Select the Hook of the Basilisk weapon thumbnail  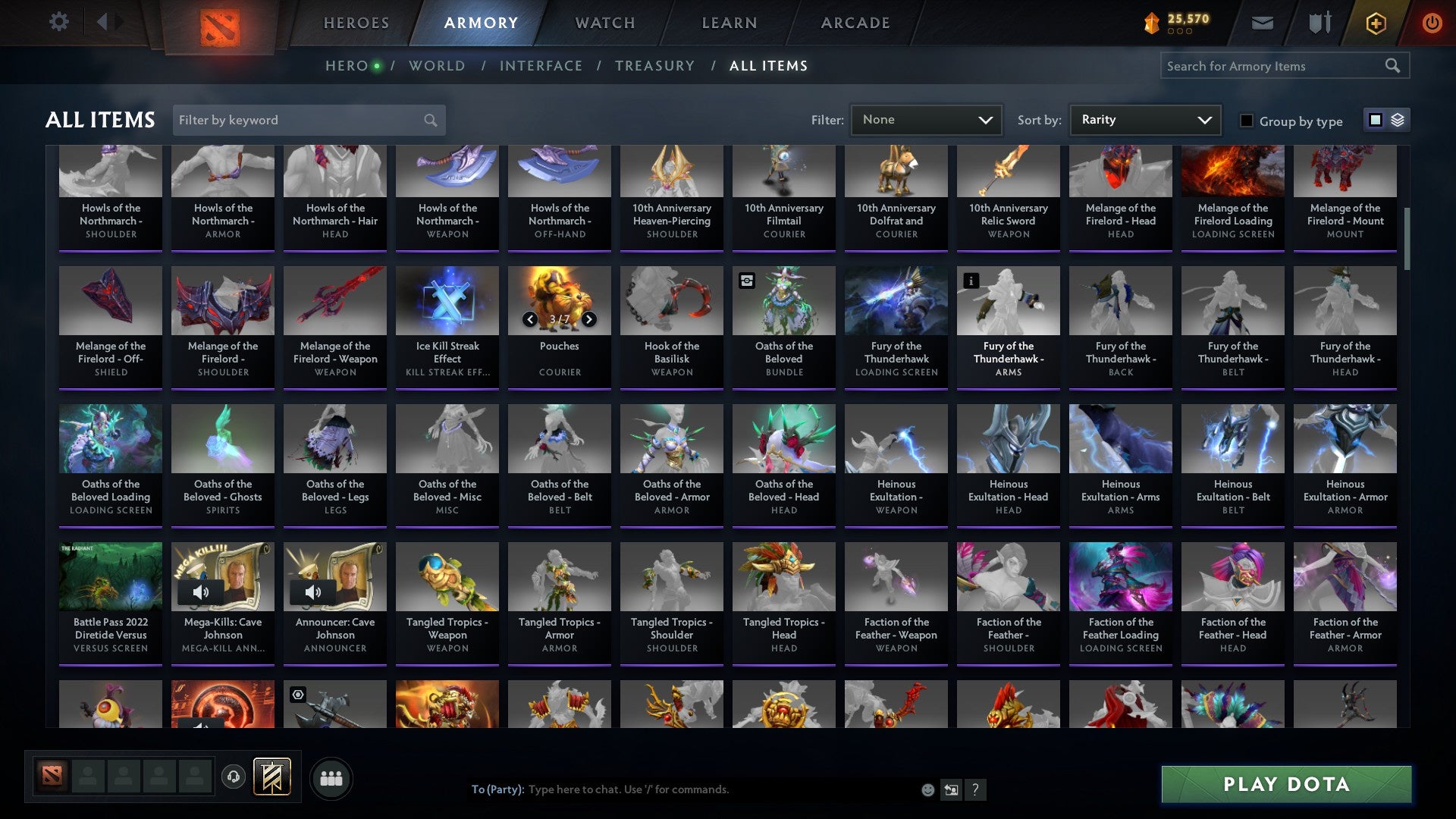[x=671, y=300]
